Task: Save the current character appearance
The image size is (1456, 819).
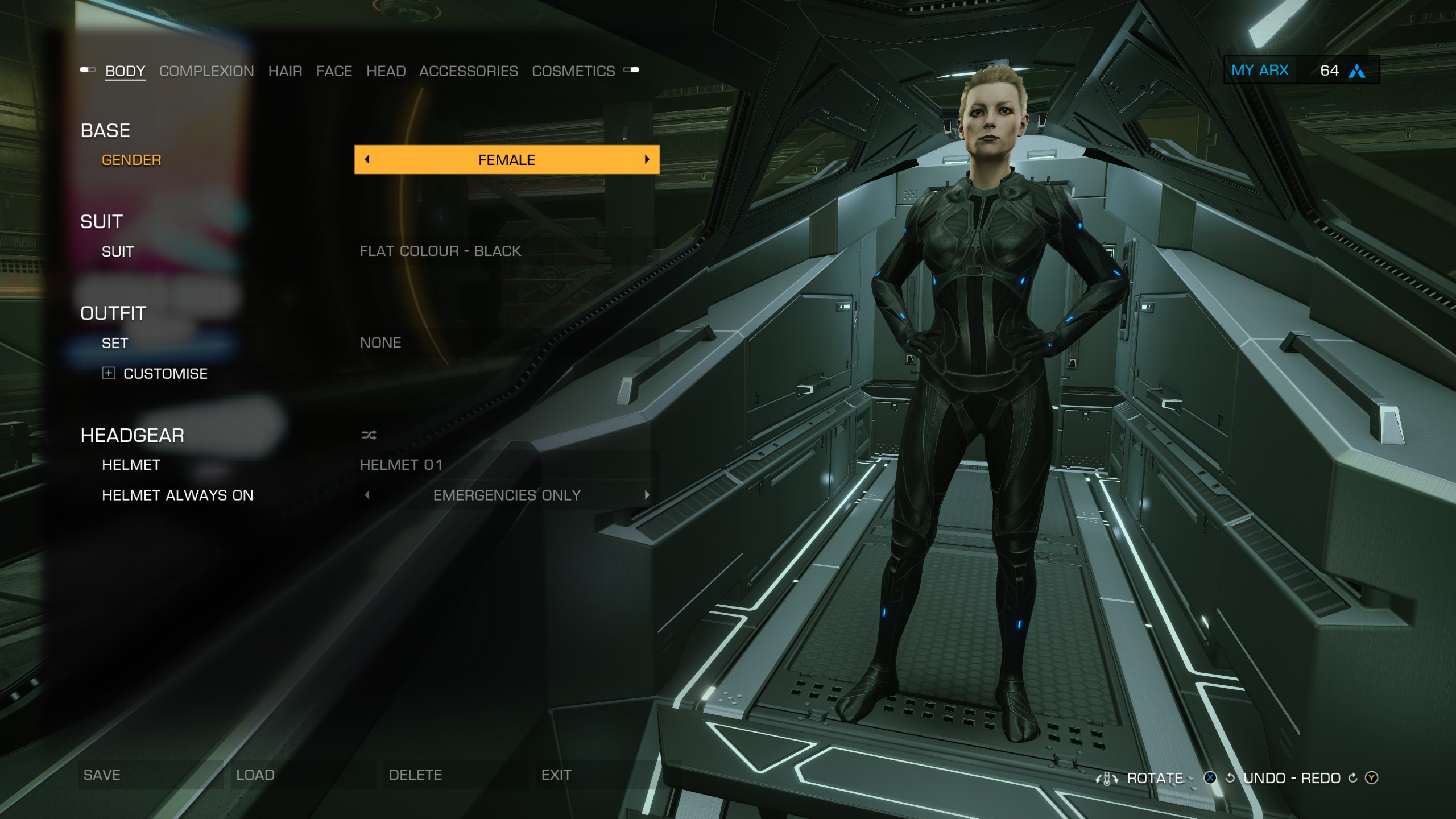Action: pos(102,775)
